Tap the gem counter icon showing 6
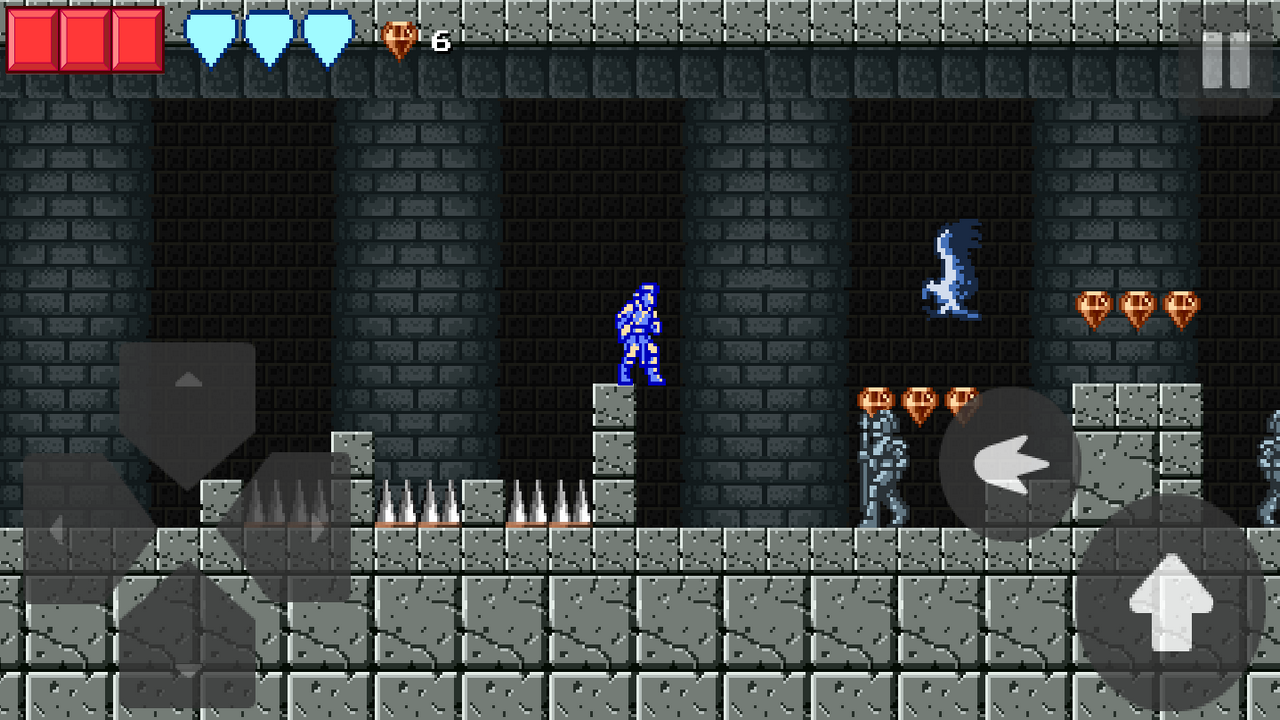 (x=399, y=40)
